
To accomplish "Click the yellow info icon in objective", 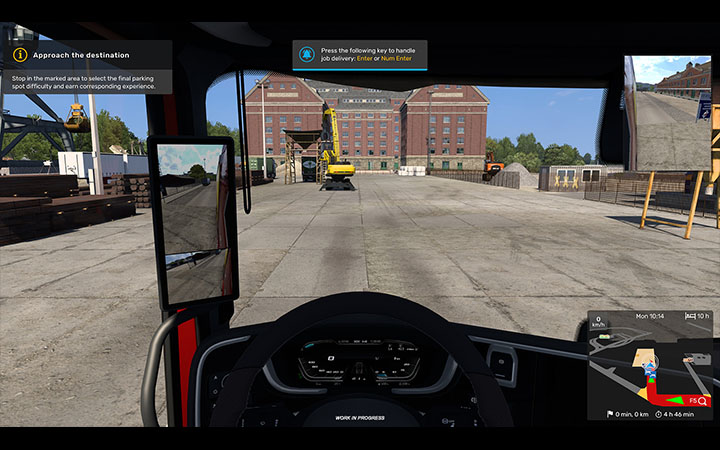I will (x=19, y=55).
